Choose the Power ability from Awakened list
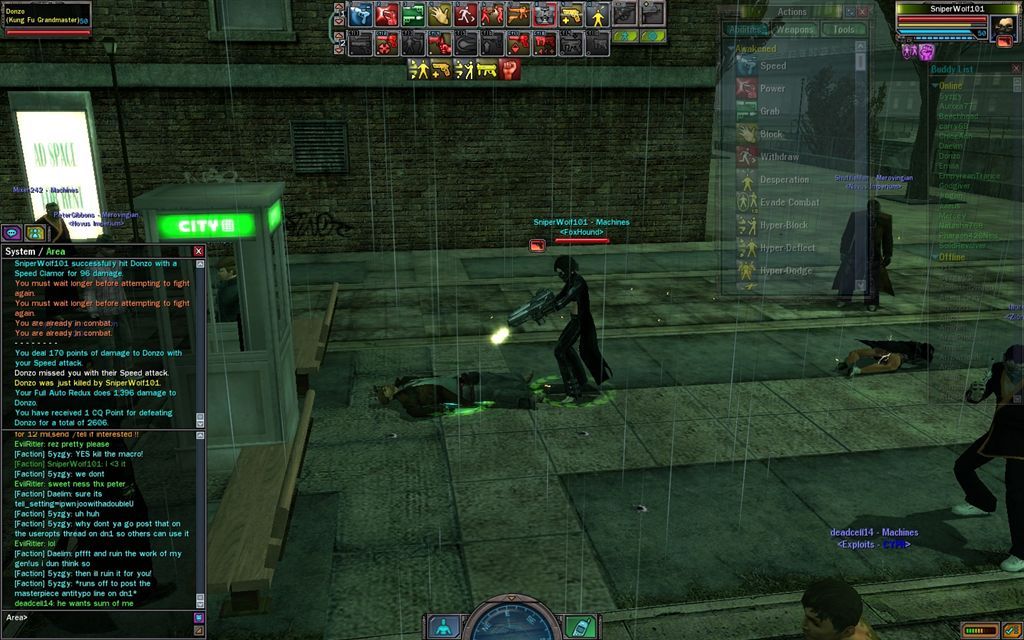The image size is (1024, 640). (772, 89)
